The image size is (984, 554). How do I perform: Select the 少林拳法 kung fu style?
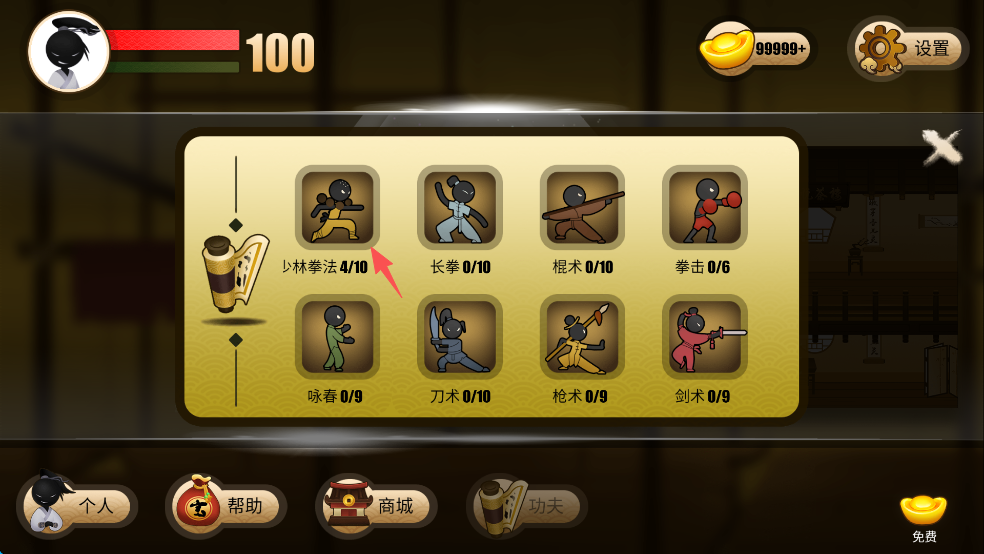pyautogui.click(x=337, y=208)
